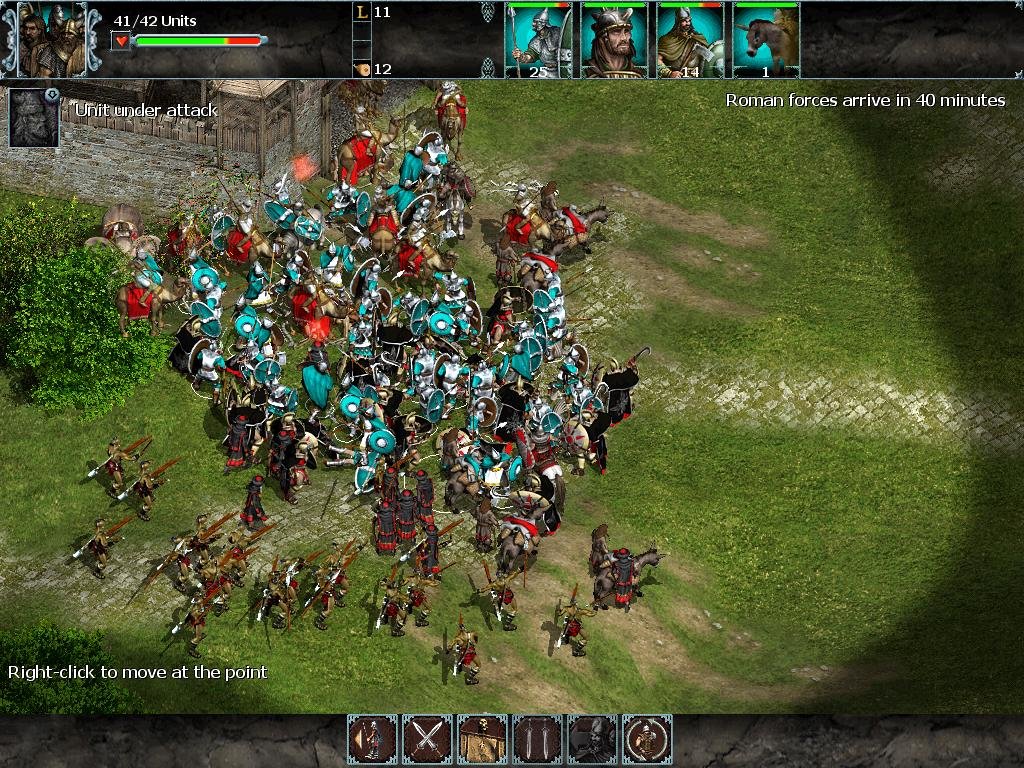Click the greyed-out helmeted warrior command
1024x768 pixels.
click(x=593, y=739)
